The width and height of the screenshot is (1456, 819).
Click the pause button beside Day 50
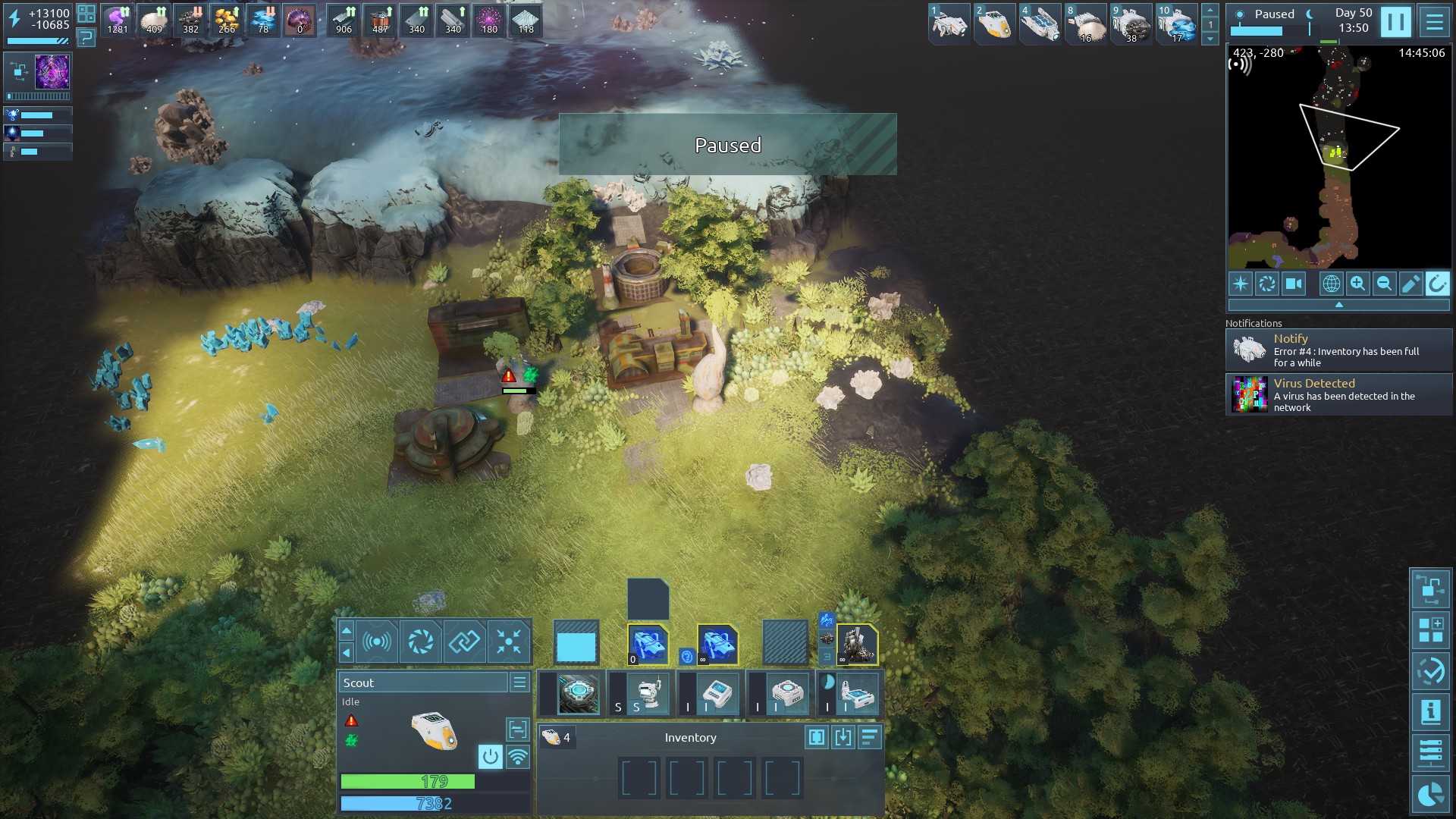1395,22
